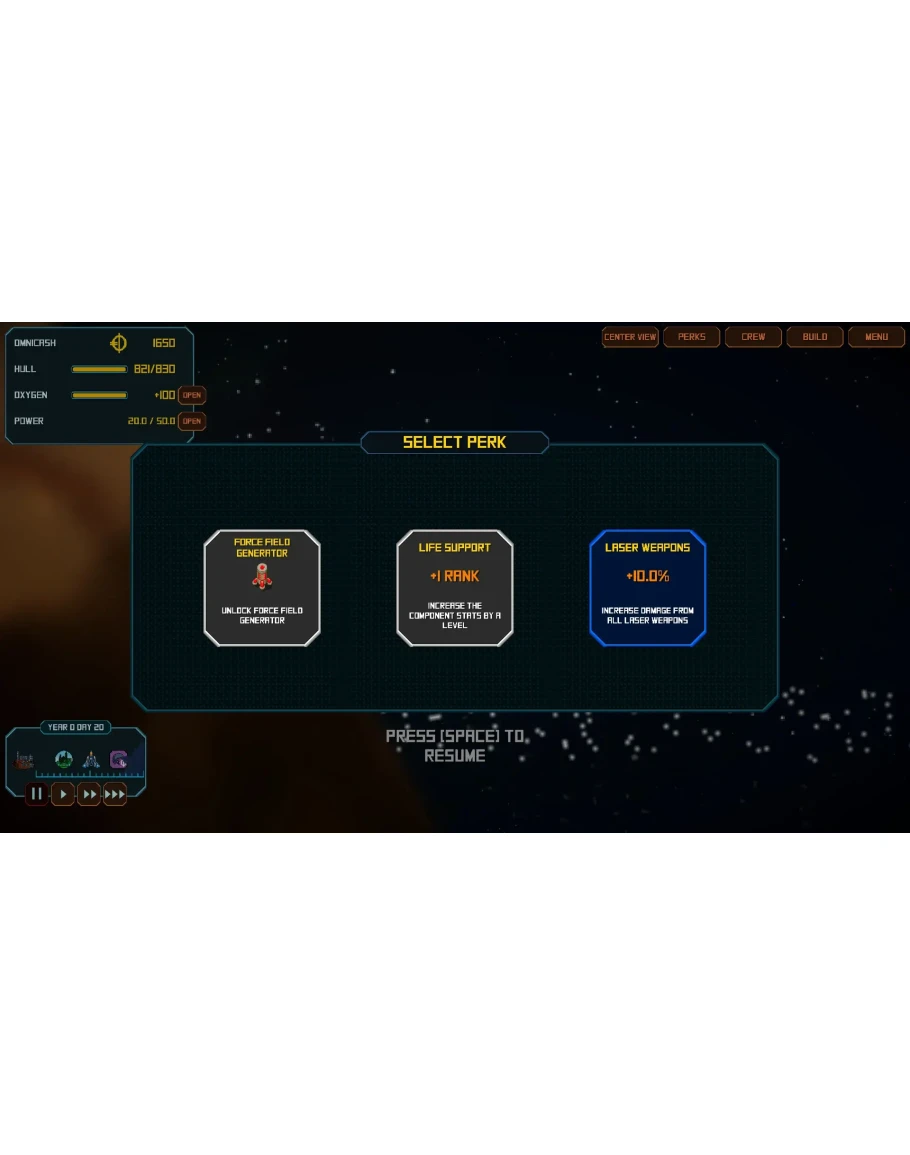Screen dimensions: 910x1155
Task: Open the Build menu
Action: coord(815,337)
